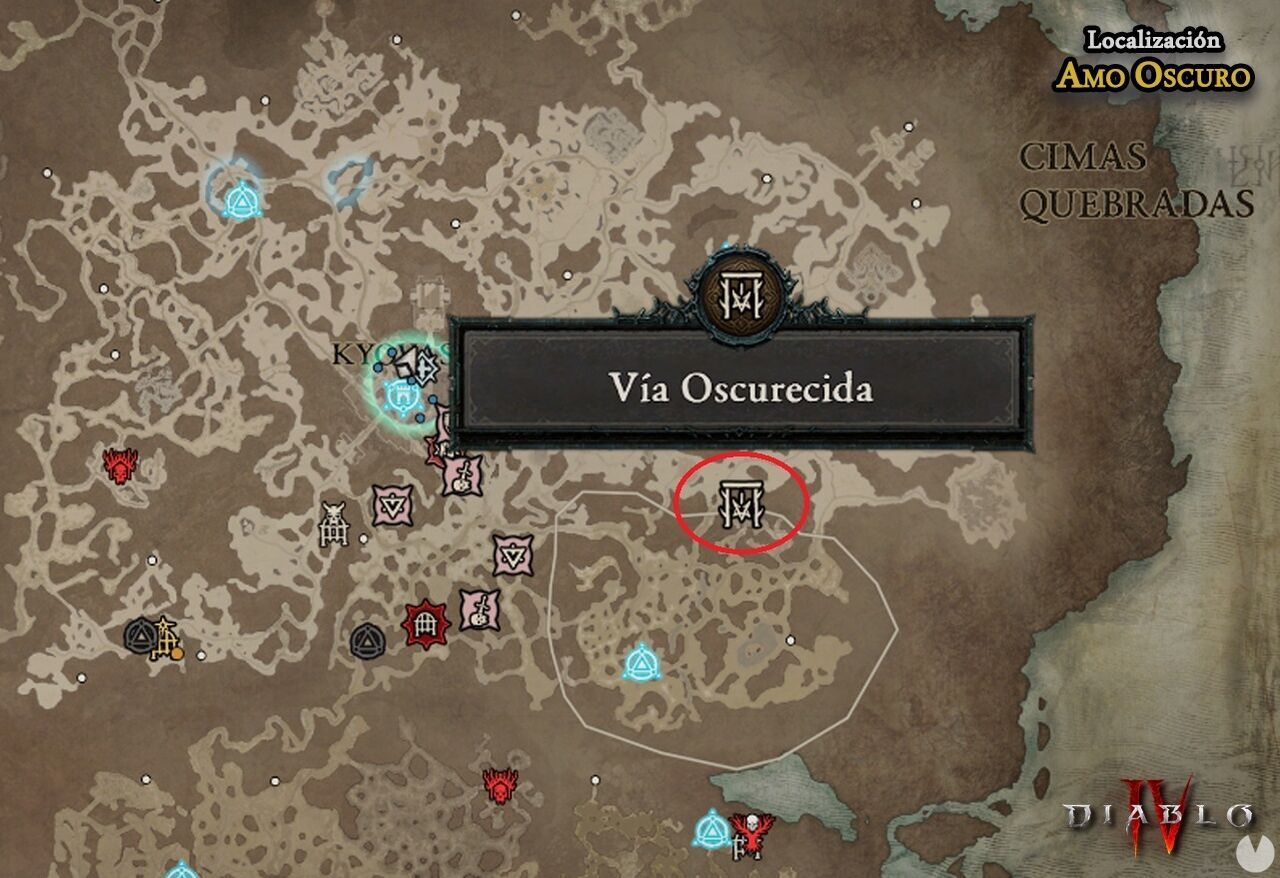Select the Cimas Quebradas region label
The image size is (1280, 878).
1130,180
